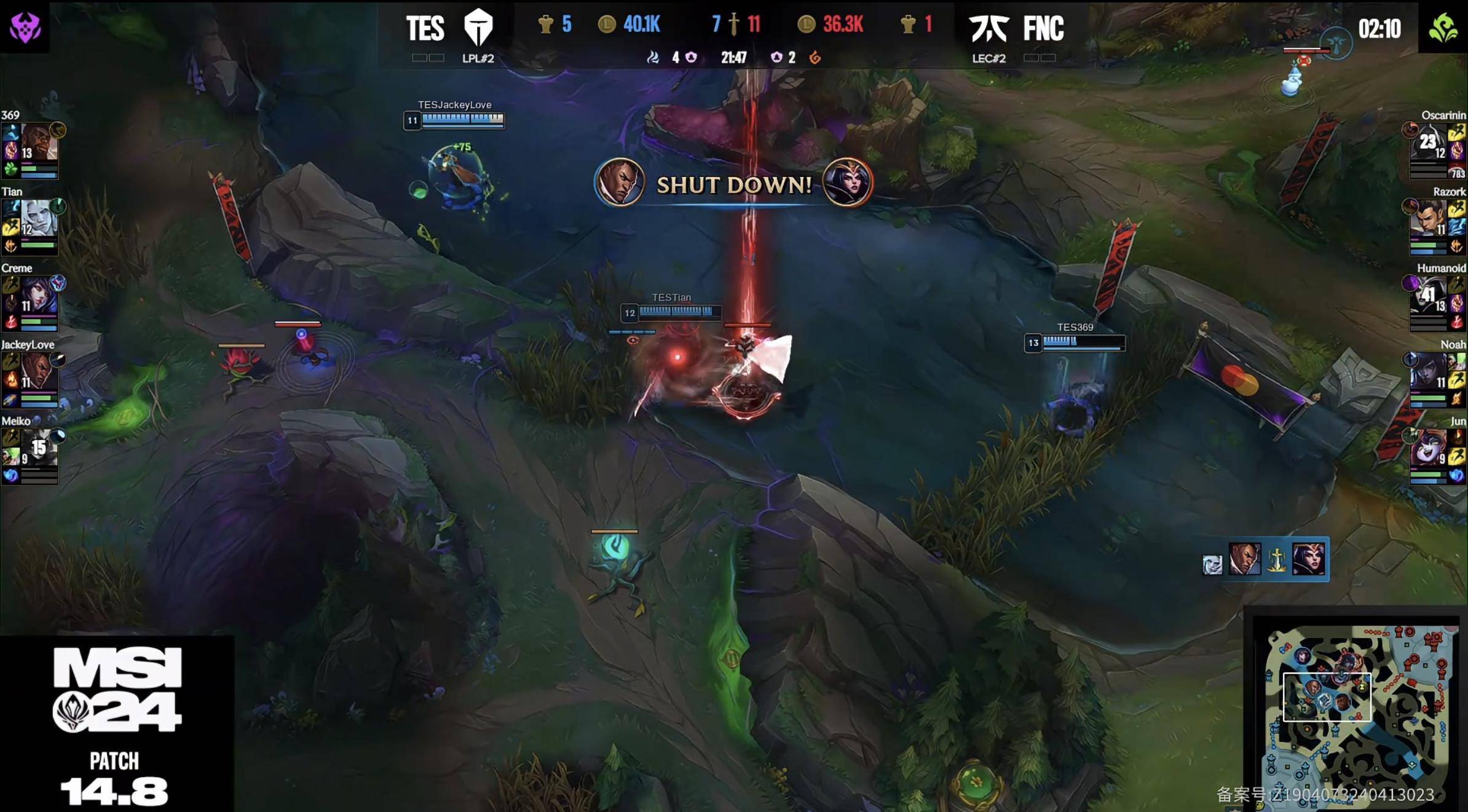Select 369's champion portrait in the sidebar
Image resolution: width=1468 pixels, height=812 pixels.
[39, 143]
